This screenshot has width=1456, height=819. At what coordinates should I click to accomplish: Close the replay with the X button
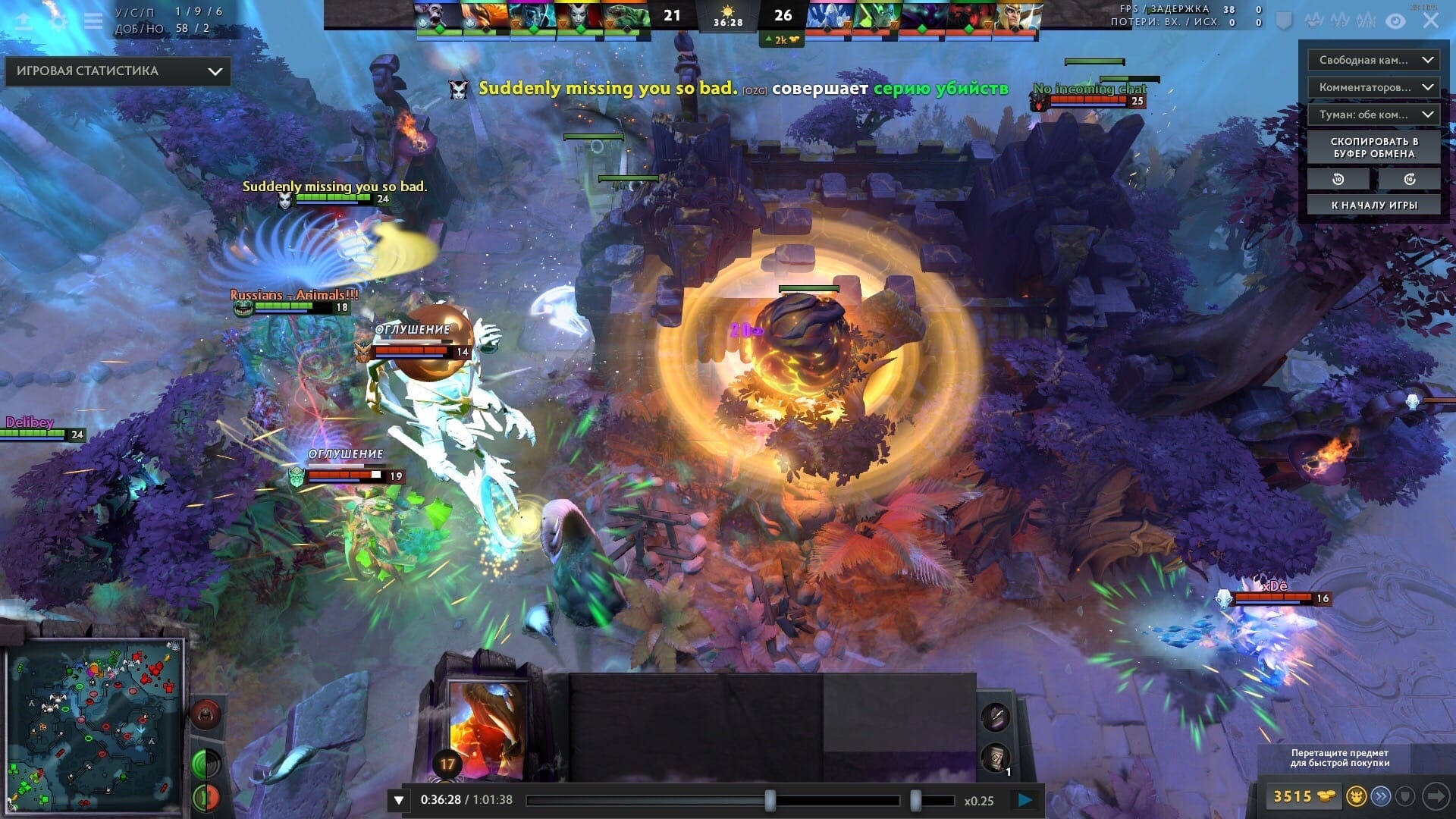[x=1430, y=20]
